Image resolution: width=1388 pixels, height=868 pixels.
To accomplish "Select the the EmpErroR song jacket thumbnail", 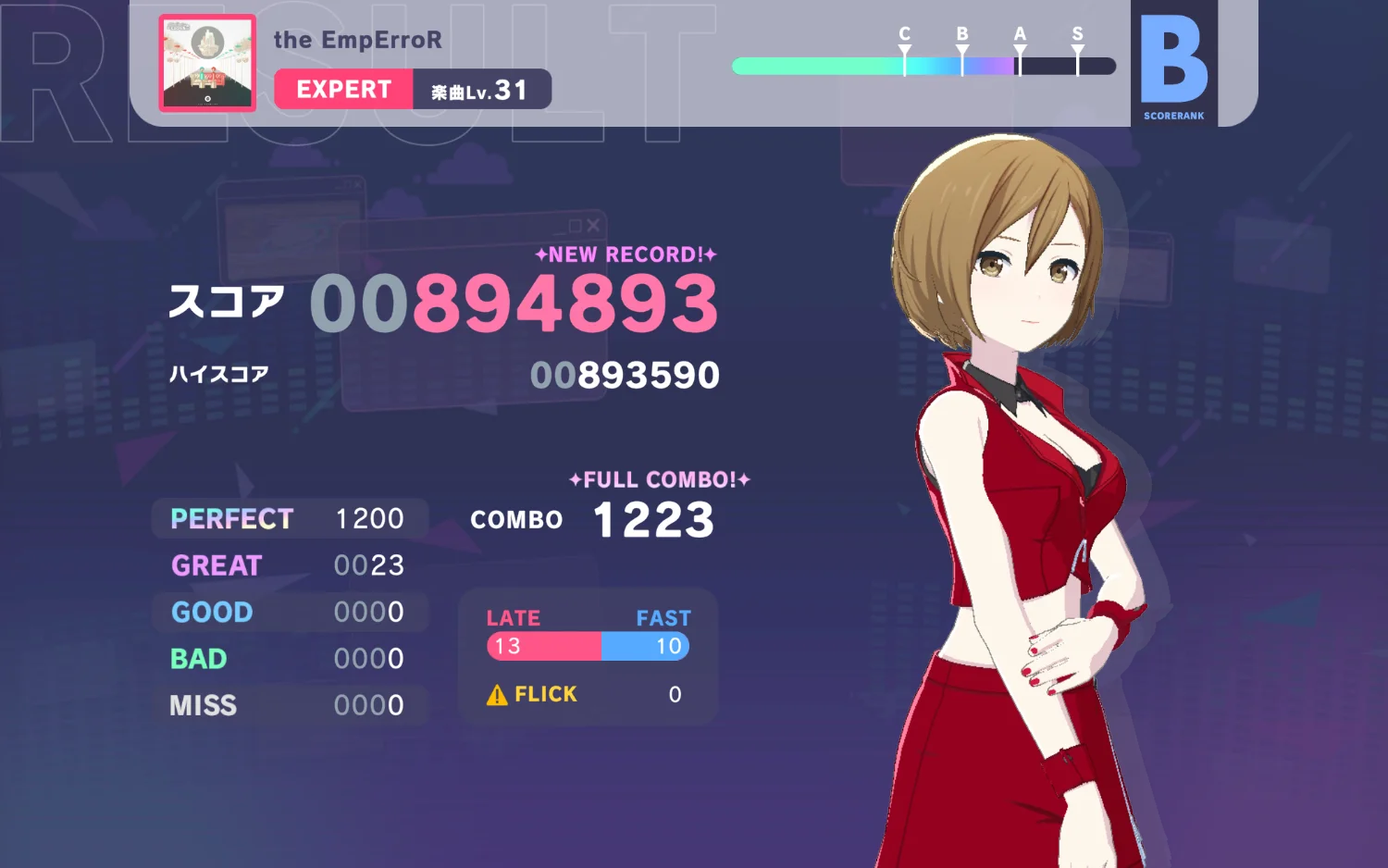I will coord(207,63).
